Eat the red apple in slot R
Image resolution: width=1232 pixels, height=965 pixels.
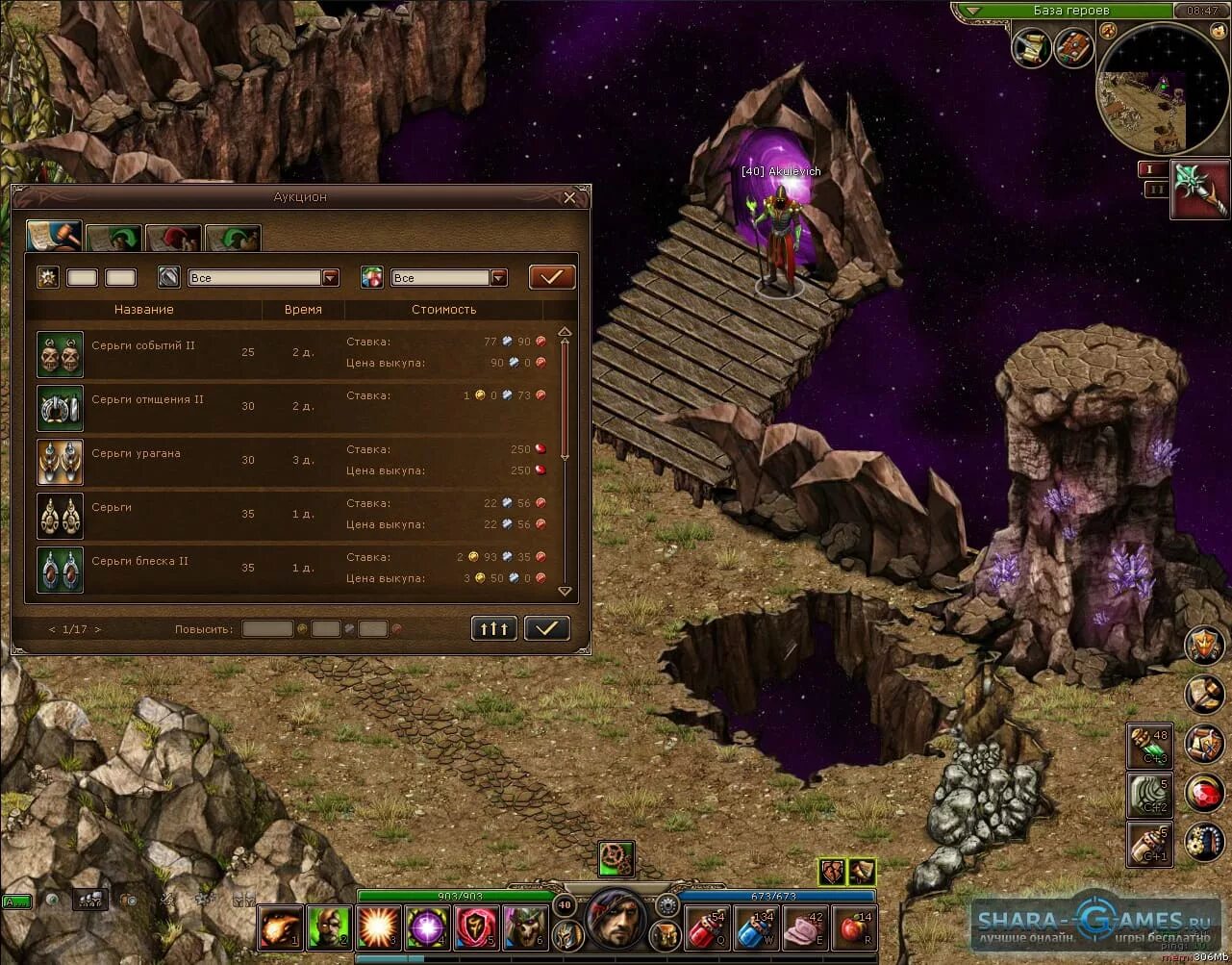pos(853,929)
